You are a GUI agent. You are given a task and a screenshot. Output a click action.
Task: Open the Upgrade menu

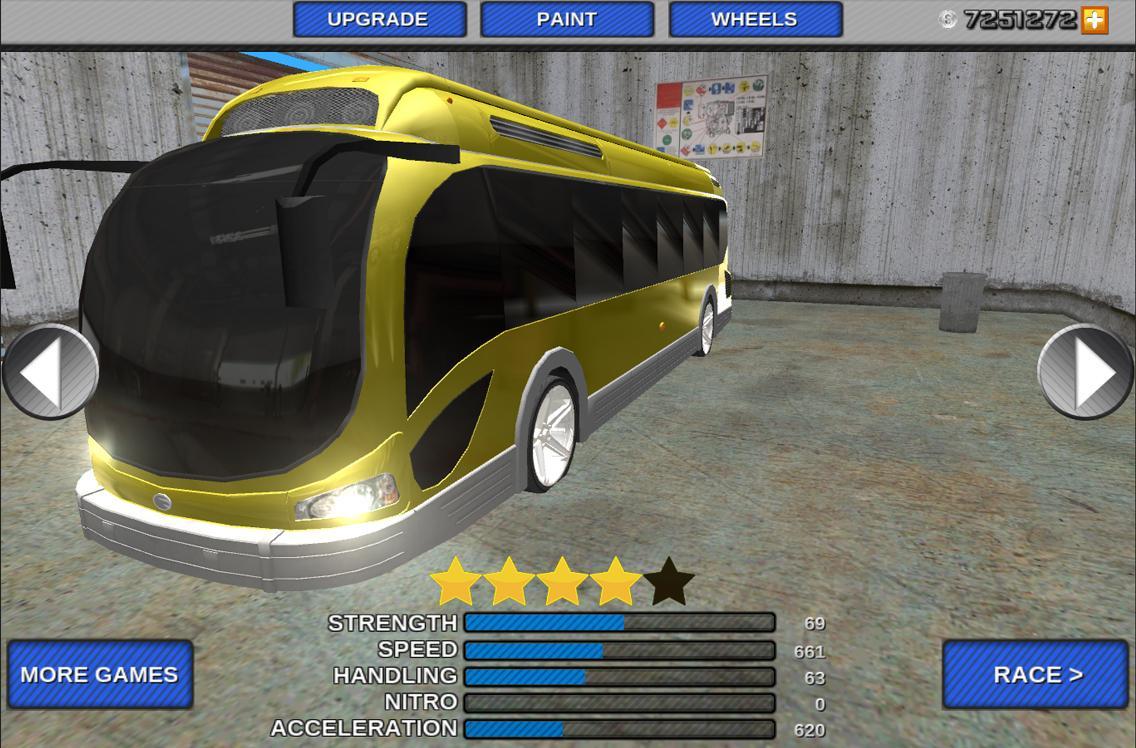click(379, 20)
